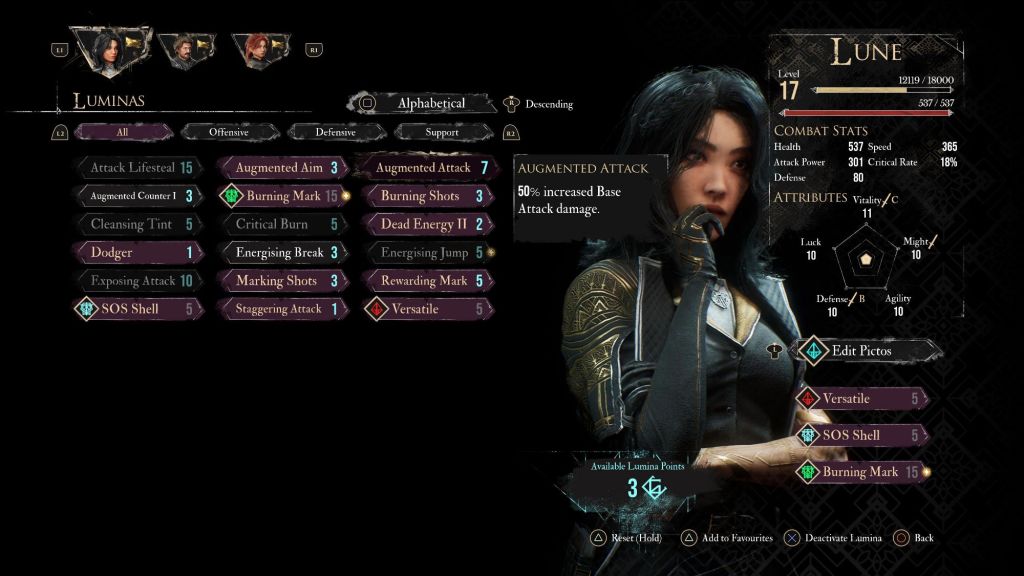The image size is (1024, 576).
Task: Select the equipped Versatile picto
Action: (x=860, y=399)
